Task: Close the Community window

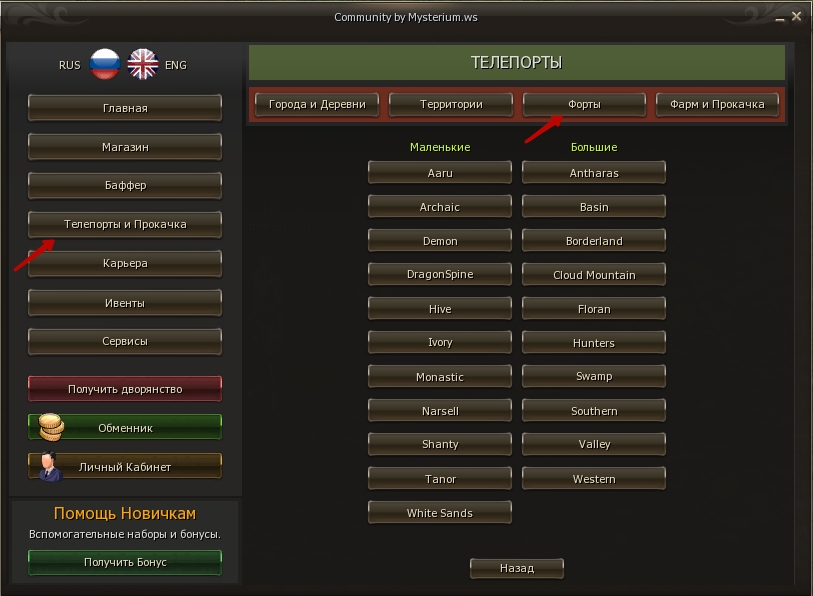Action: [x=796, y=17]
